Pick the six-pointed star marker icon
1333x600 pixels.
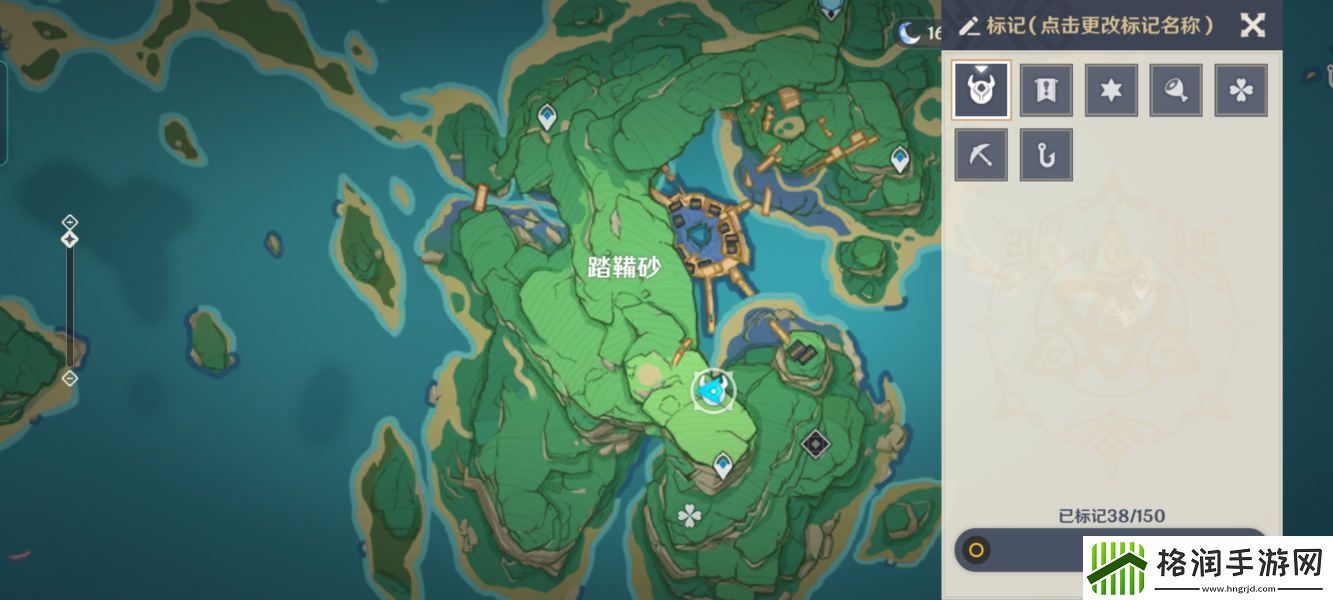point(1111,91)
